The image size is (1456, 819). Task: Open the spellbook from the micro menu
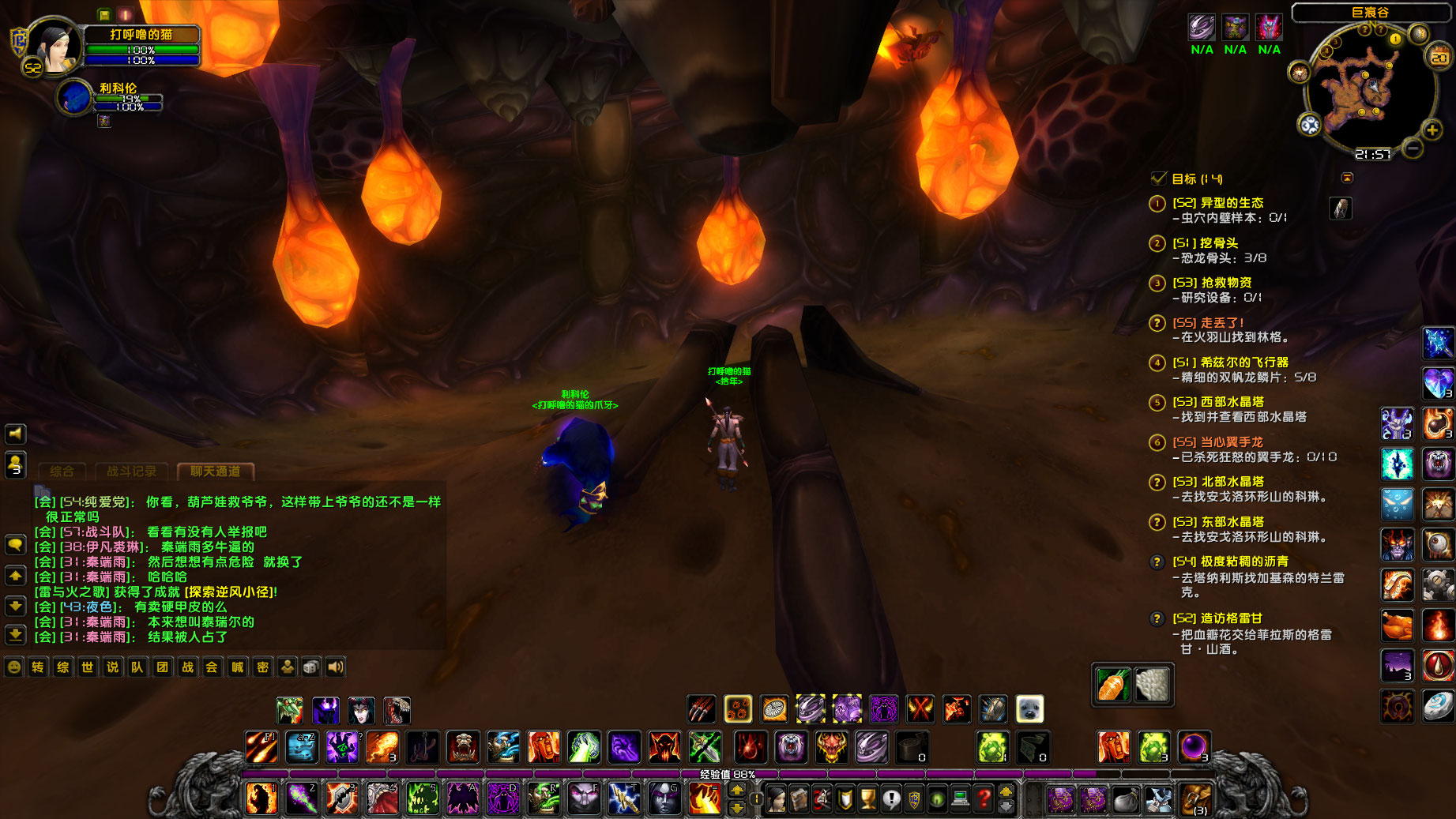(x=799, y=799)
